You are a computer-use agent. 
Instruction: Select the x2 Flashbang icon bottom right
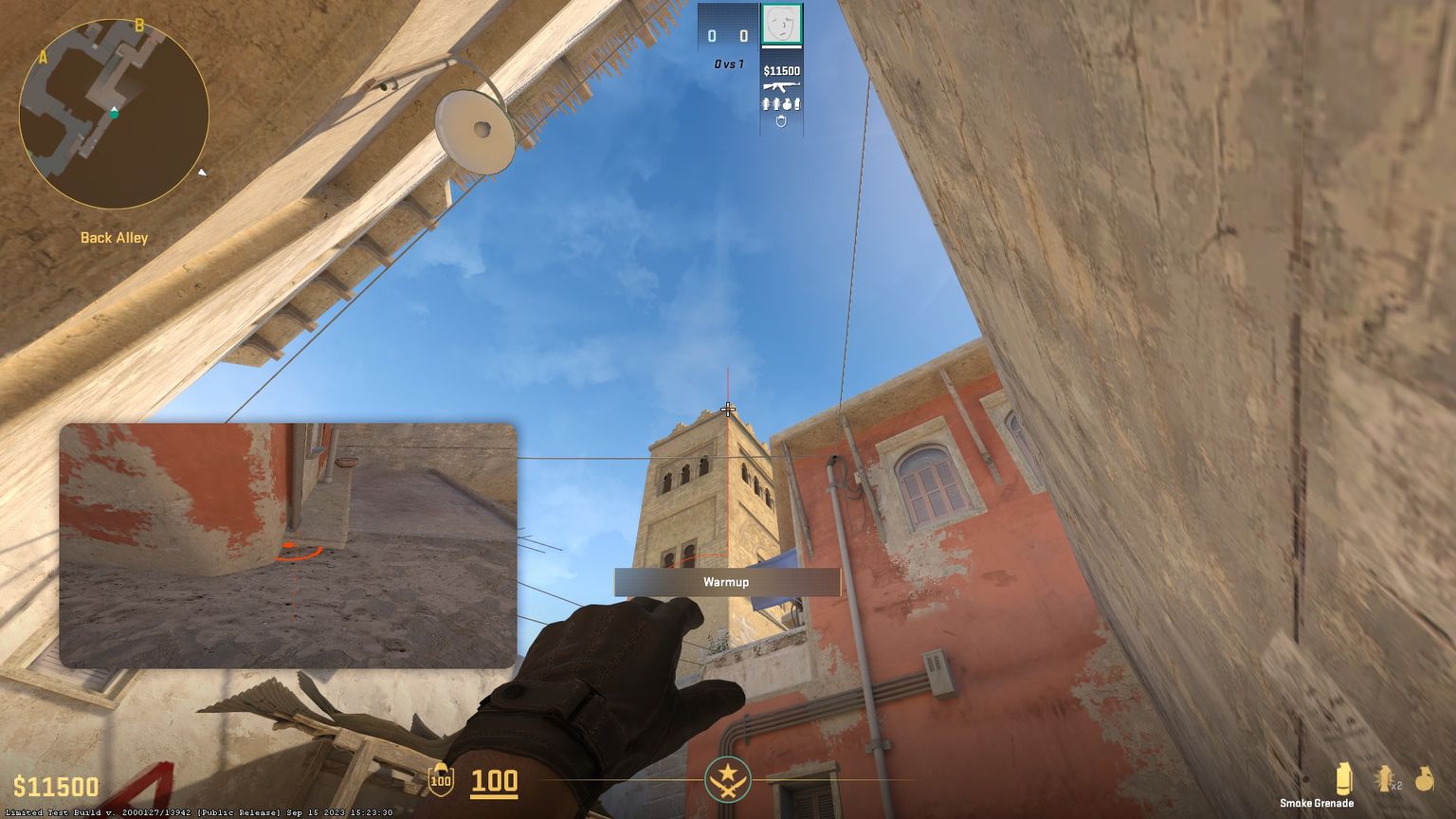click(1384, 777)
